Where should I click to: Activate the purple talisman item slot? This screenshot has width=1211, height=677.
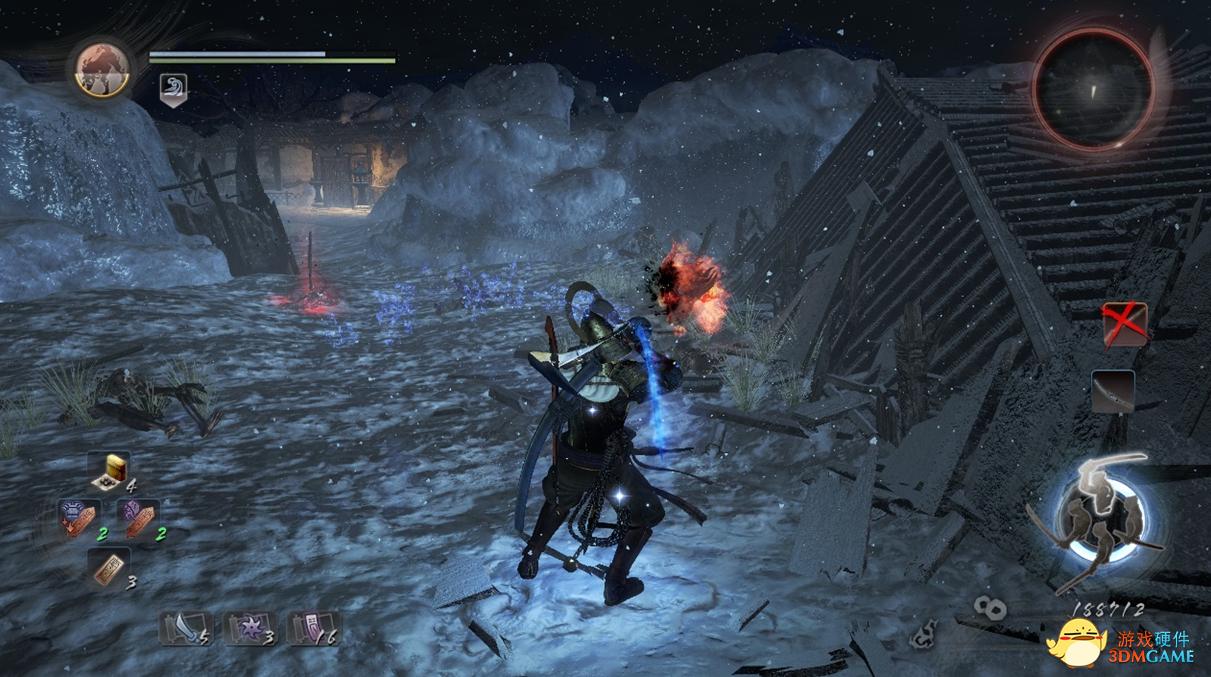(137, 518)
